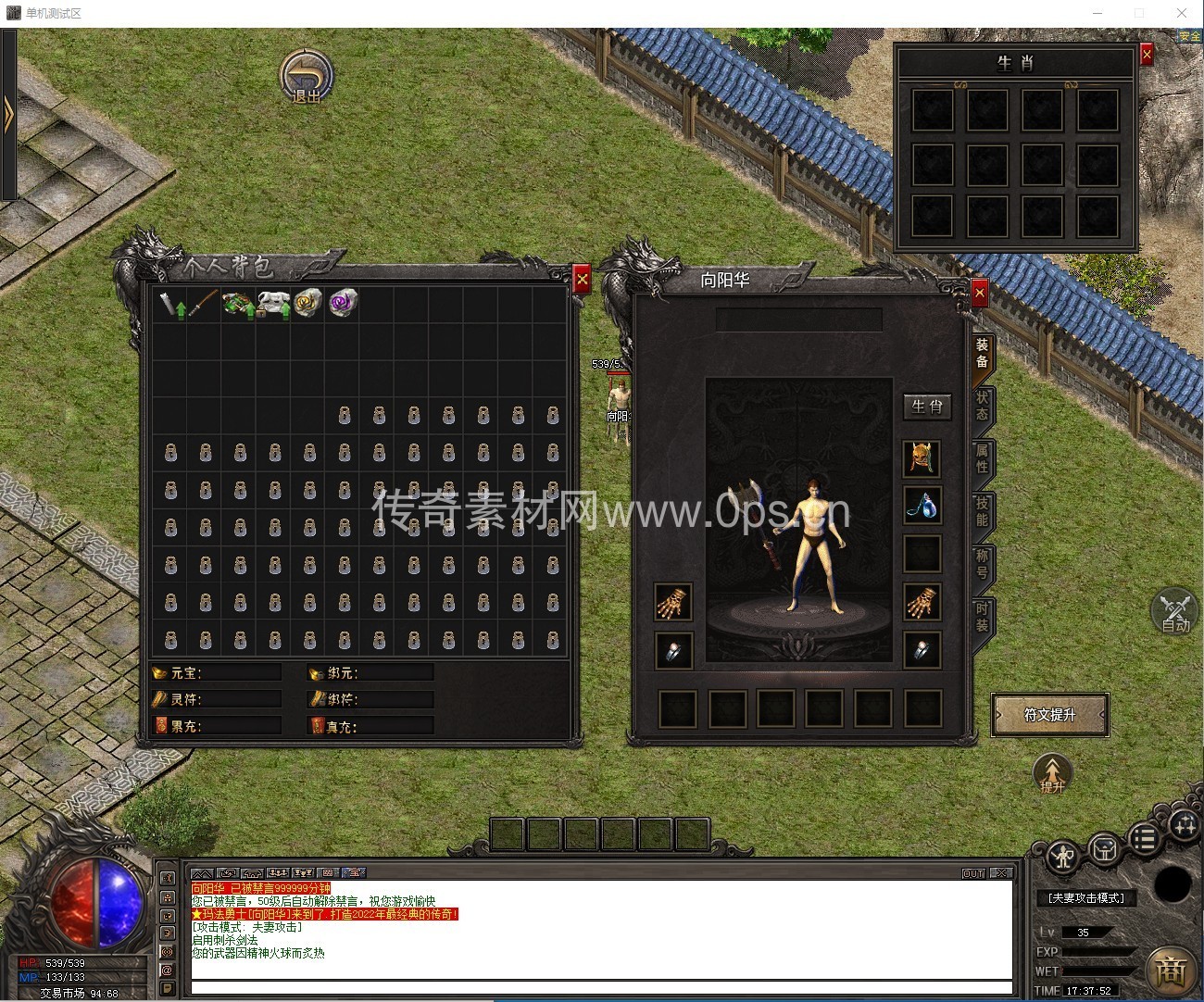
Task: Close the 生肖 zodiac panel
Action: [1147, 55]
